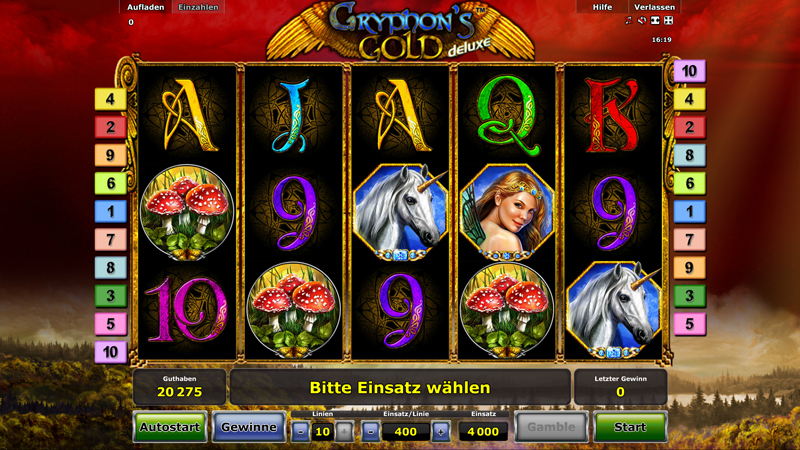Open the Aufladen top-up option

[x=146, y=7]
